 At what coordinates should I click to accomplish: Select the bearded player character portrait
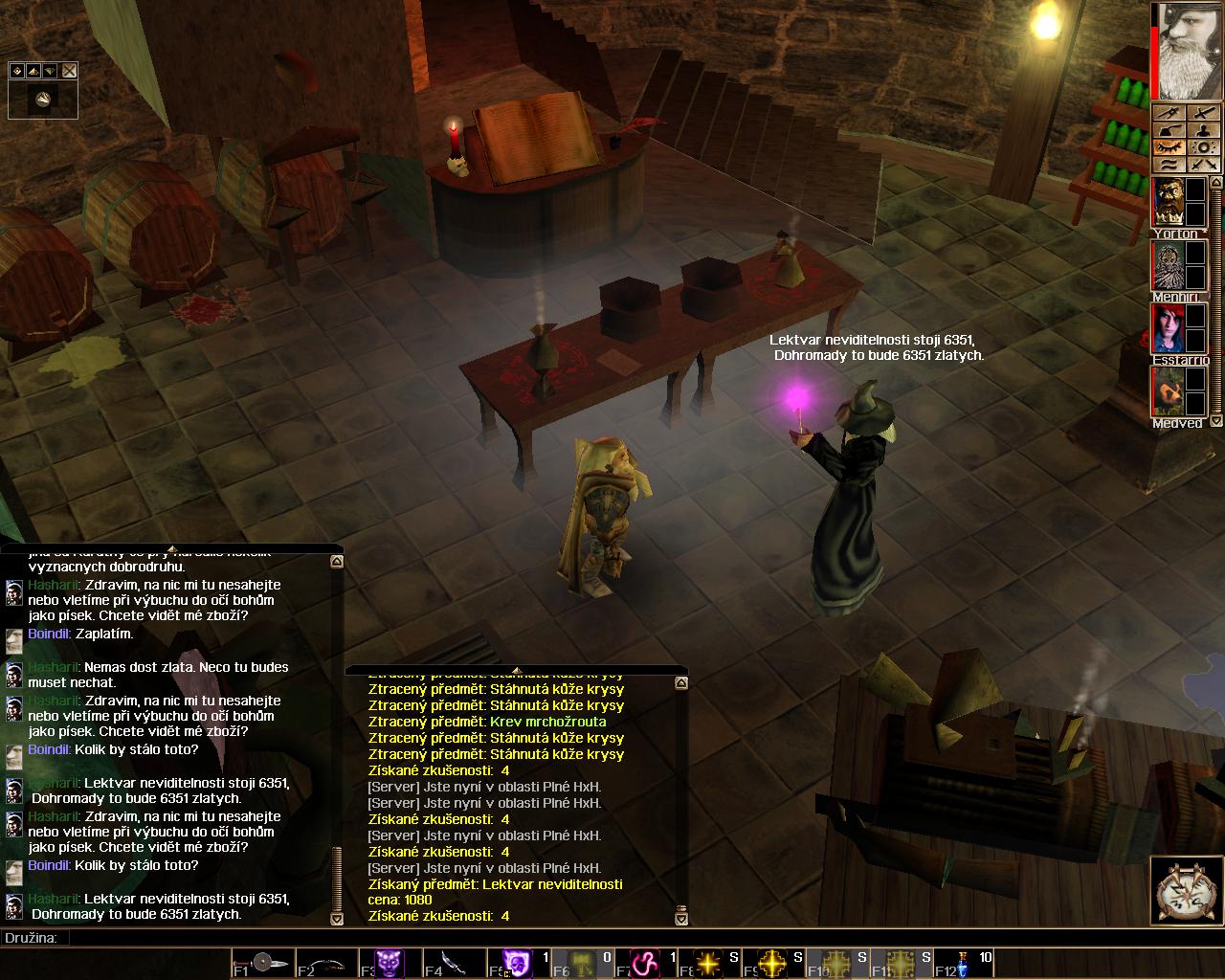[x=1188, y=51]
